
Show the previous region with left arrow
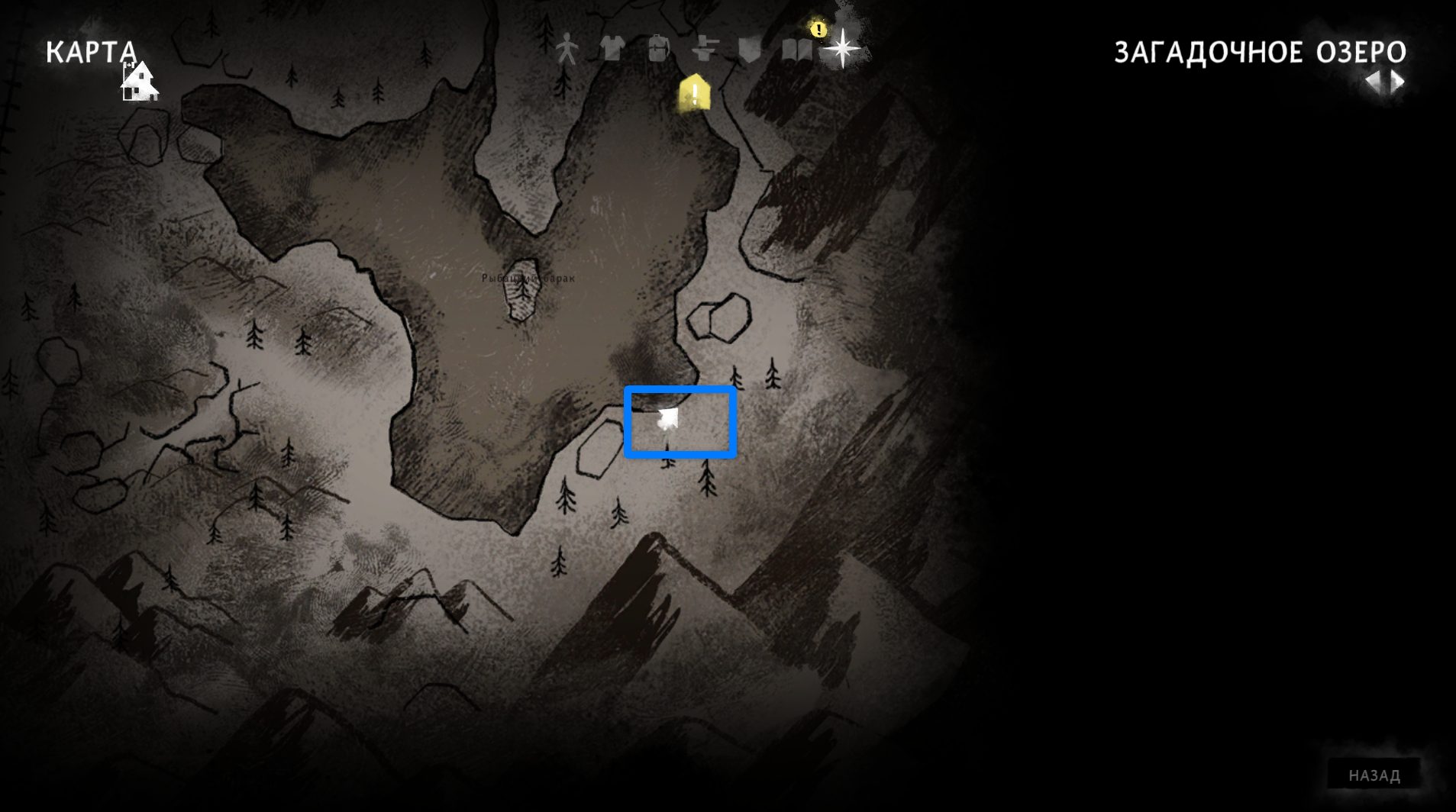[x=1374, y=82]
